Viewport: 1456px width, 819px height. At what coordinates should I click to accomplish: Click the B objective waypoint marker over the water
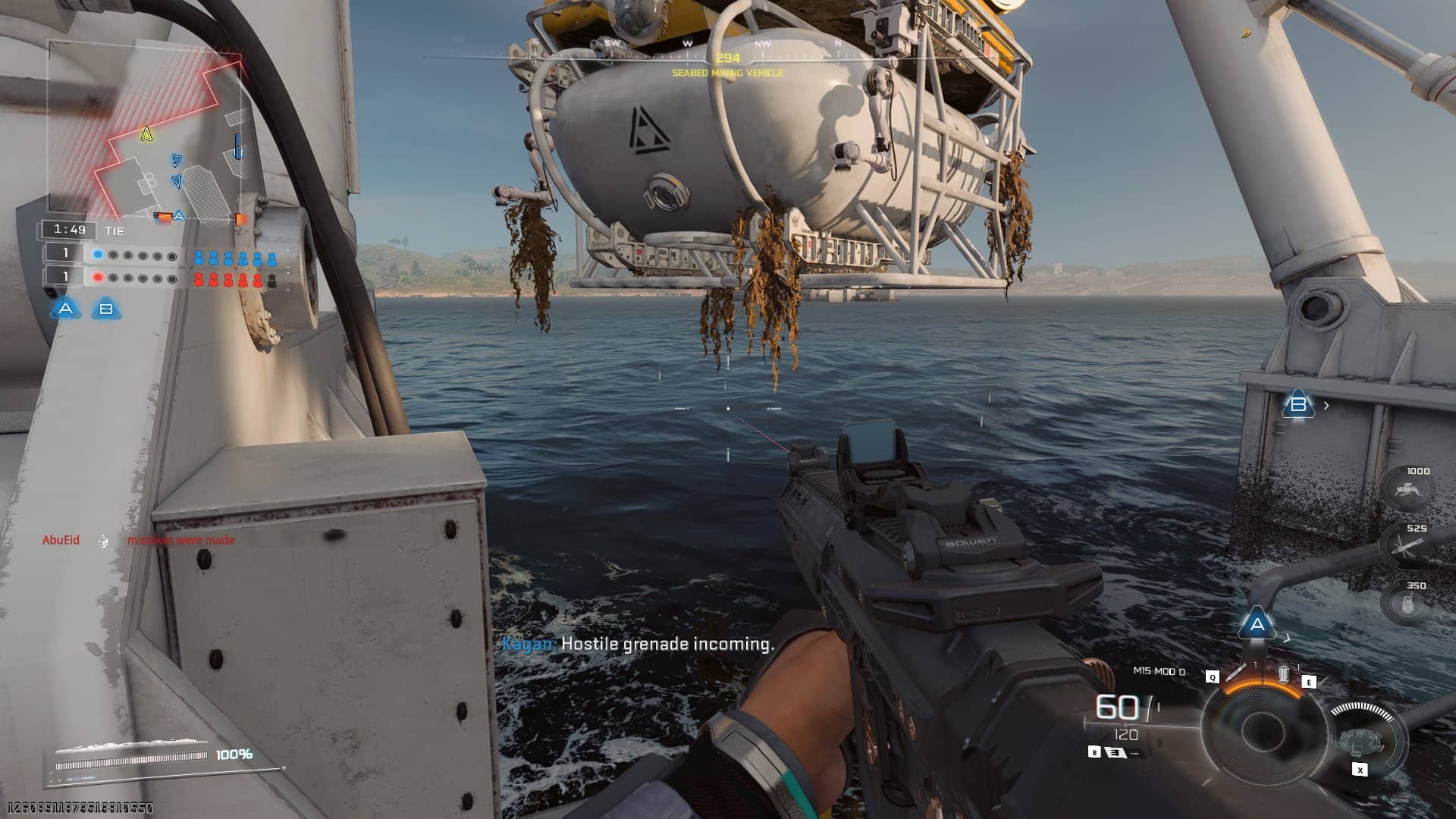tap(1298, 405)
